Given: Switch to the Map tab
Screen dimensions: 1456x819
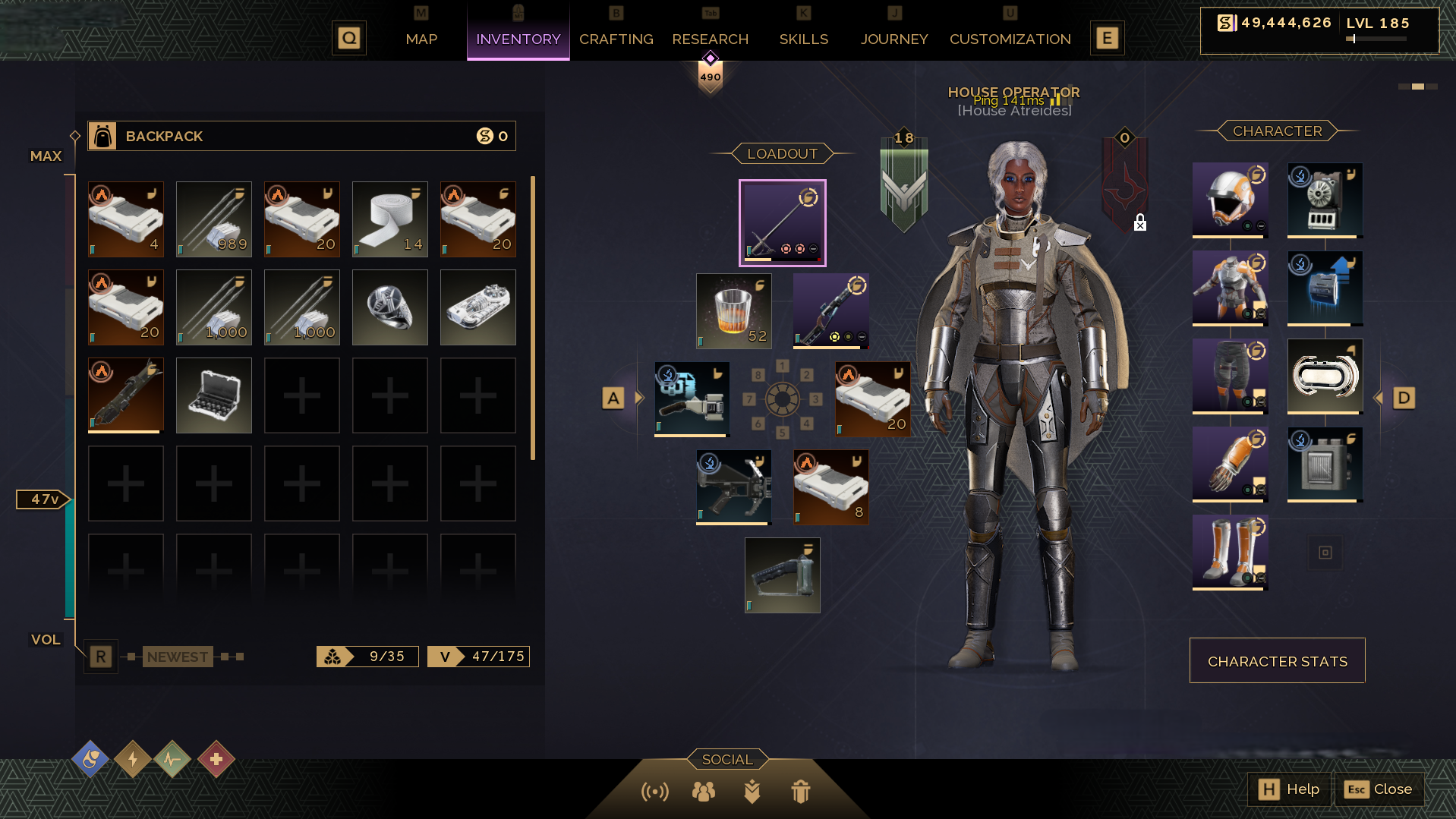Looking at the screenshot, I should (421, 39).
